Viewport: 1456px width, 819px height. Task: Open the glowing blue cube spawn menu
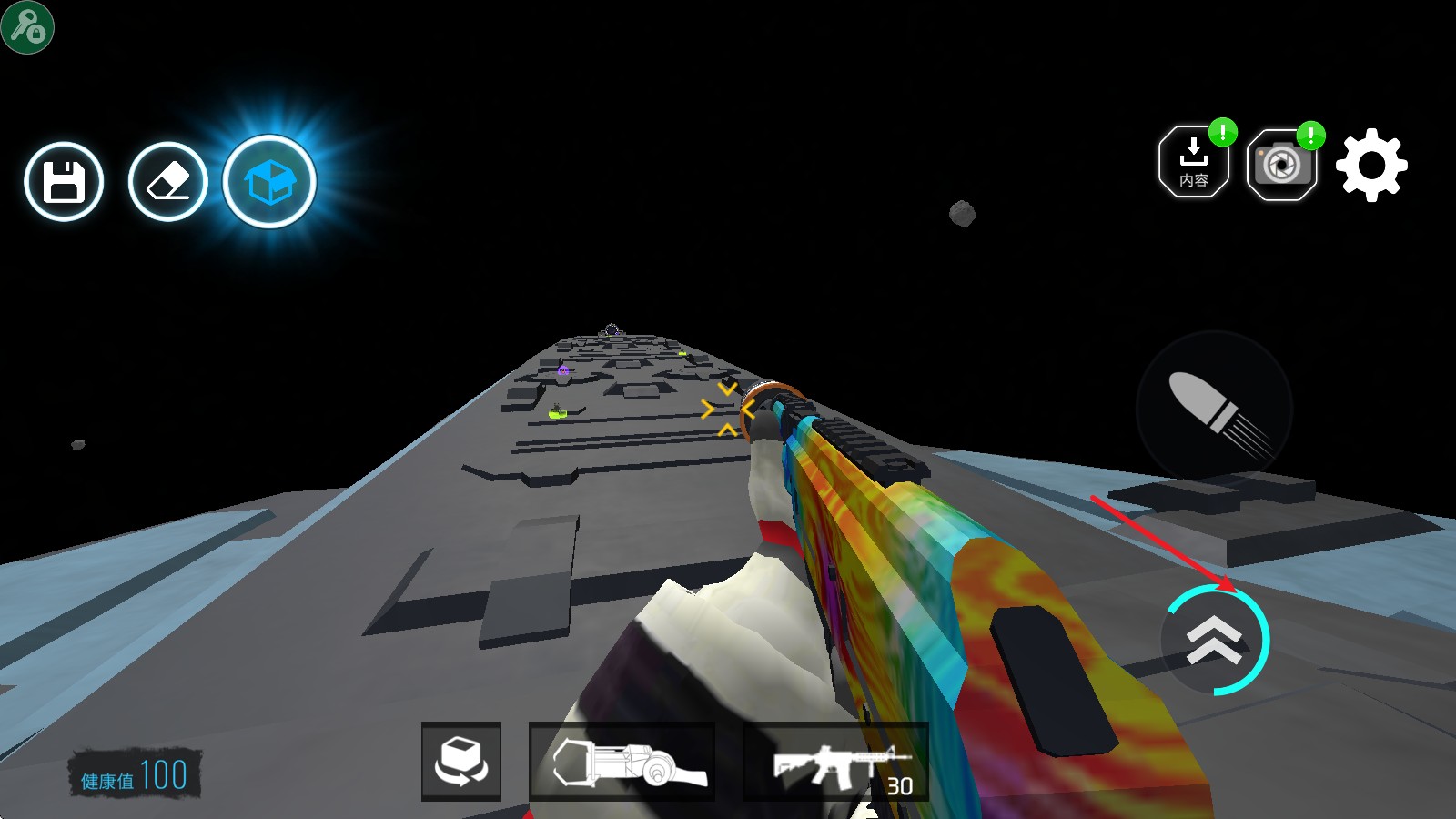[x=269, y=182]
